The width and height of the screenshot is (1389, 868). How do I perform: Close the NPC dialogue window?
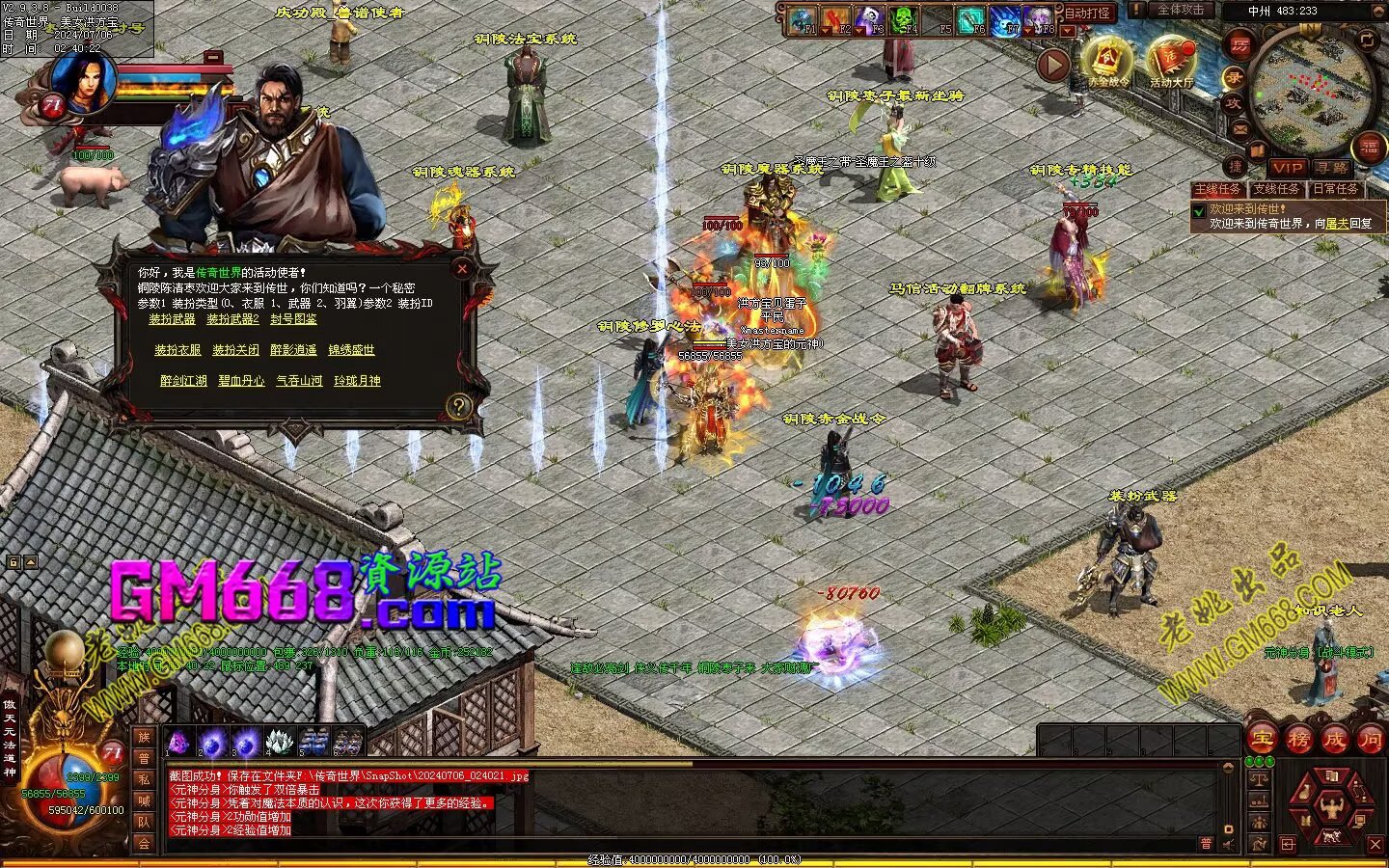(462, 270)
